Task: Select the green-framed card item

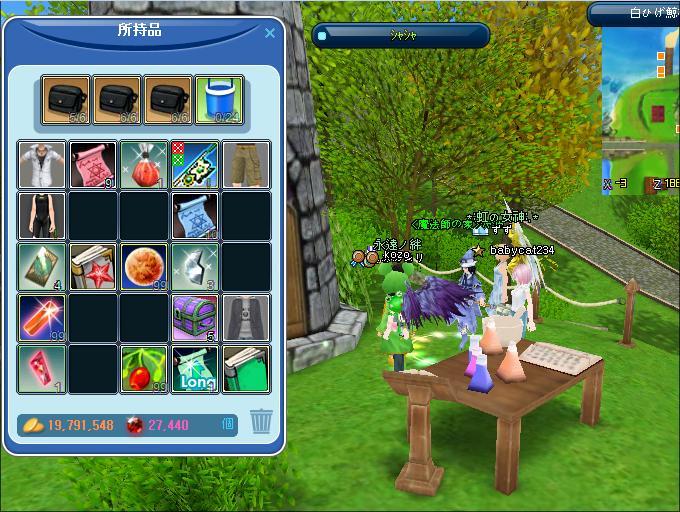Action: pos(42,267)
